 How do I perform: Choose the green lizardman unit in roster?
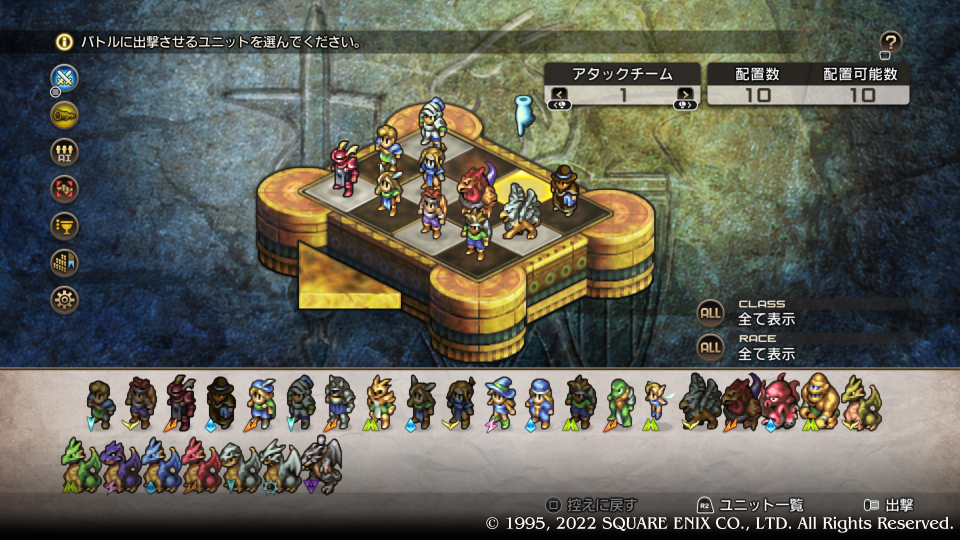620,402
